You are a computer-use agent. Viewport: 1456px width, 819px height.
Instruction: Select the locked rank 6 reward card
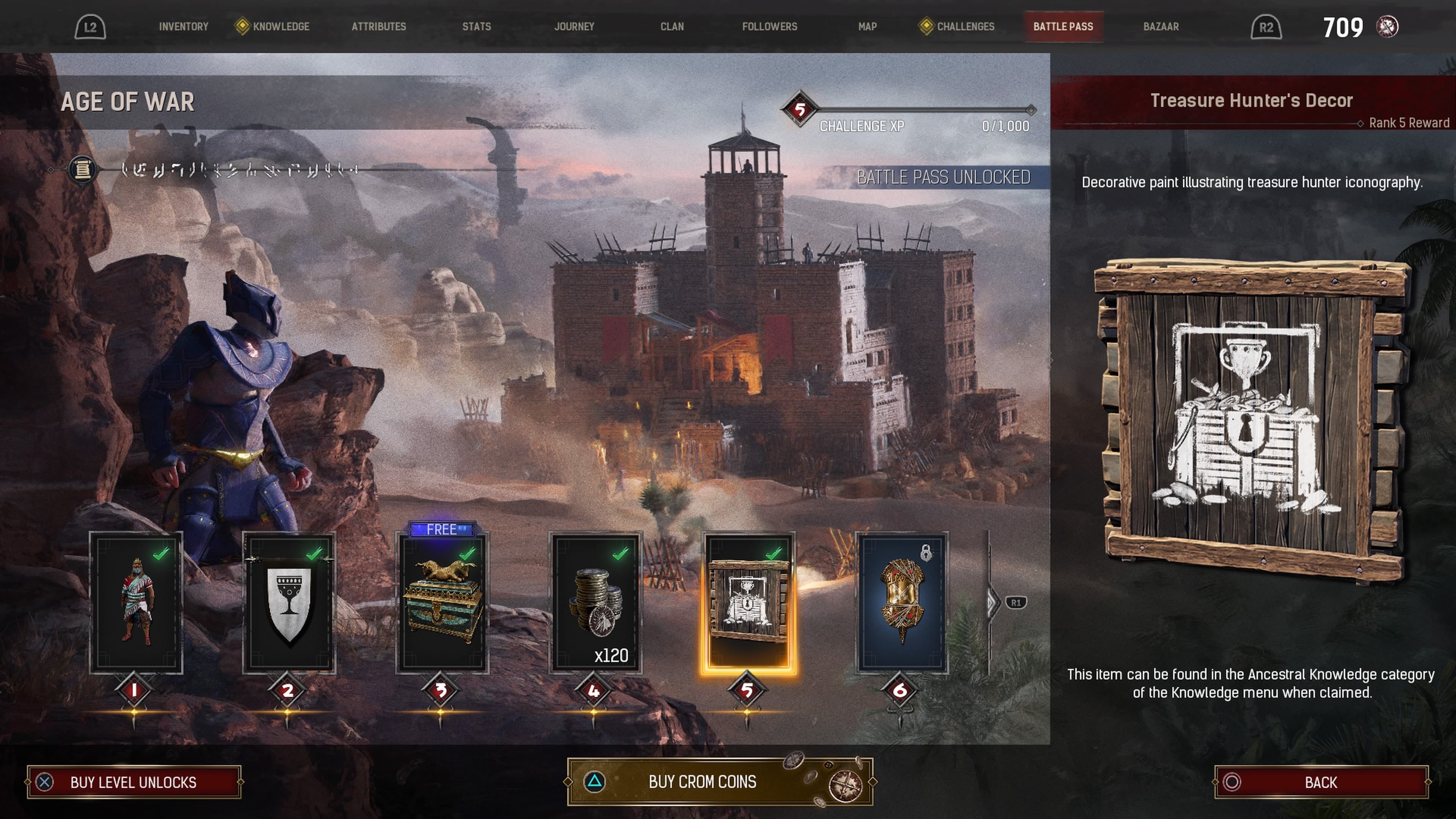pyautogui.click(x=902, y=602)
